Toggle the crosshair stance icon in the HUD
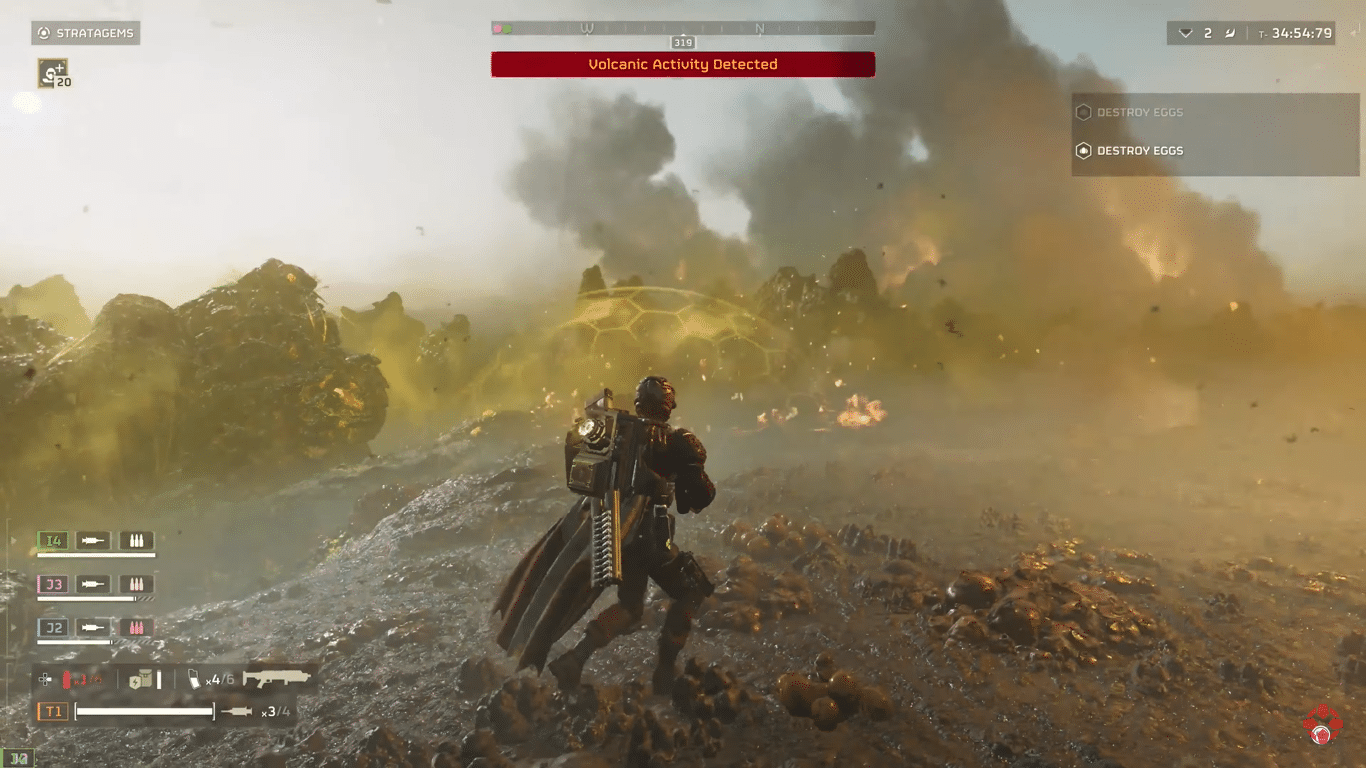The height and width of the screenshot is (768, 1366). [45, 679]
